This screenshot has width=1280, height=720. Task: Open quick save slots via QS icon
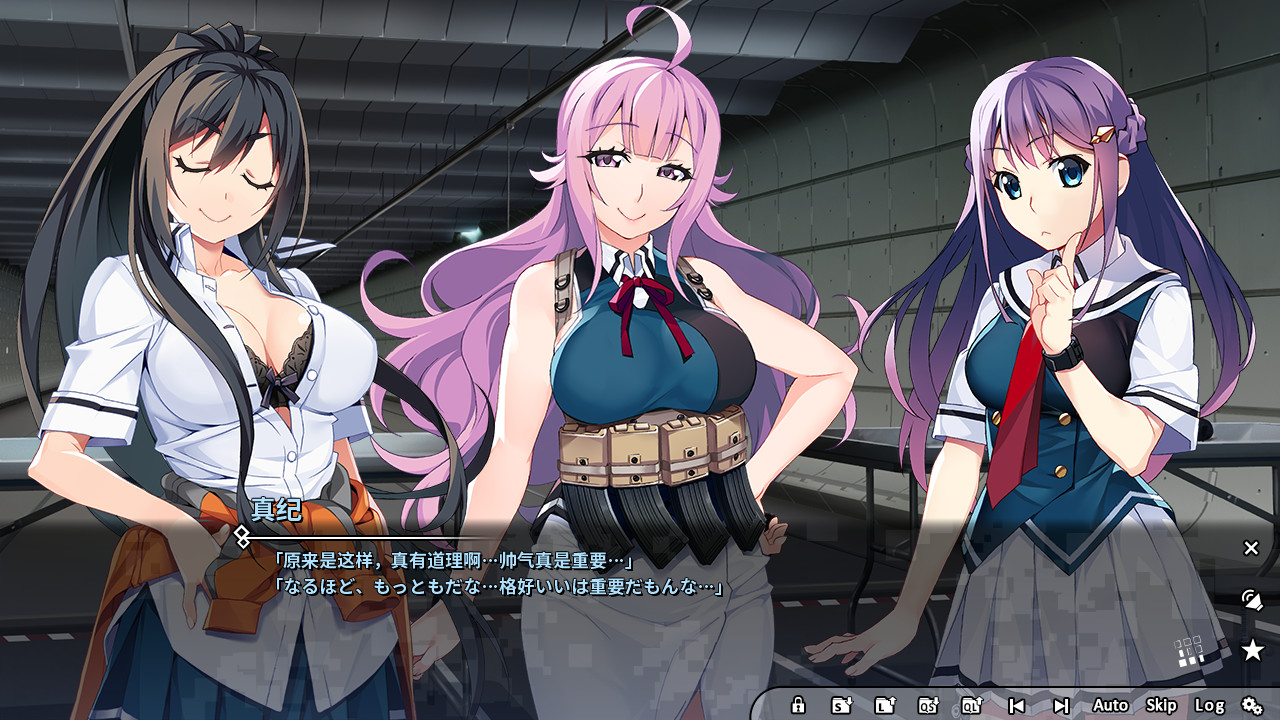coord(928,705)
